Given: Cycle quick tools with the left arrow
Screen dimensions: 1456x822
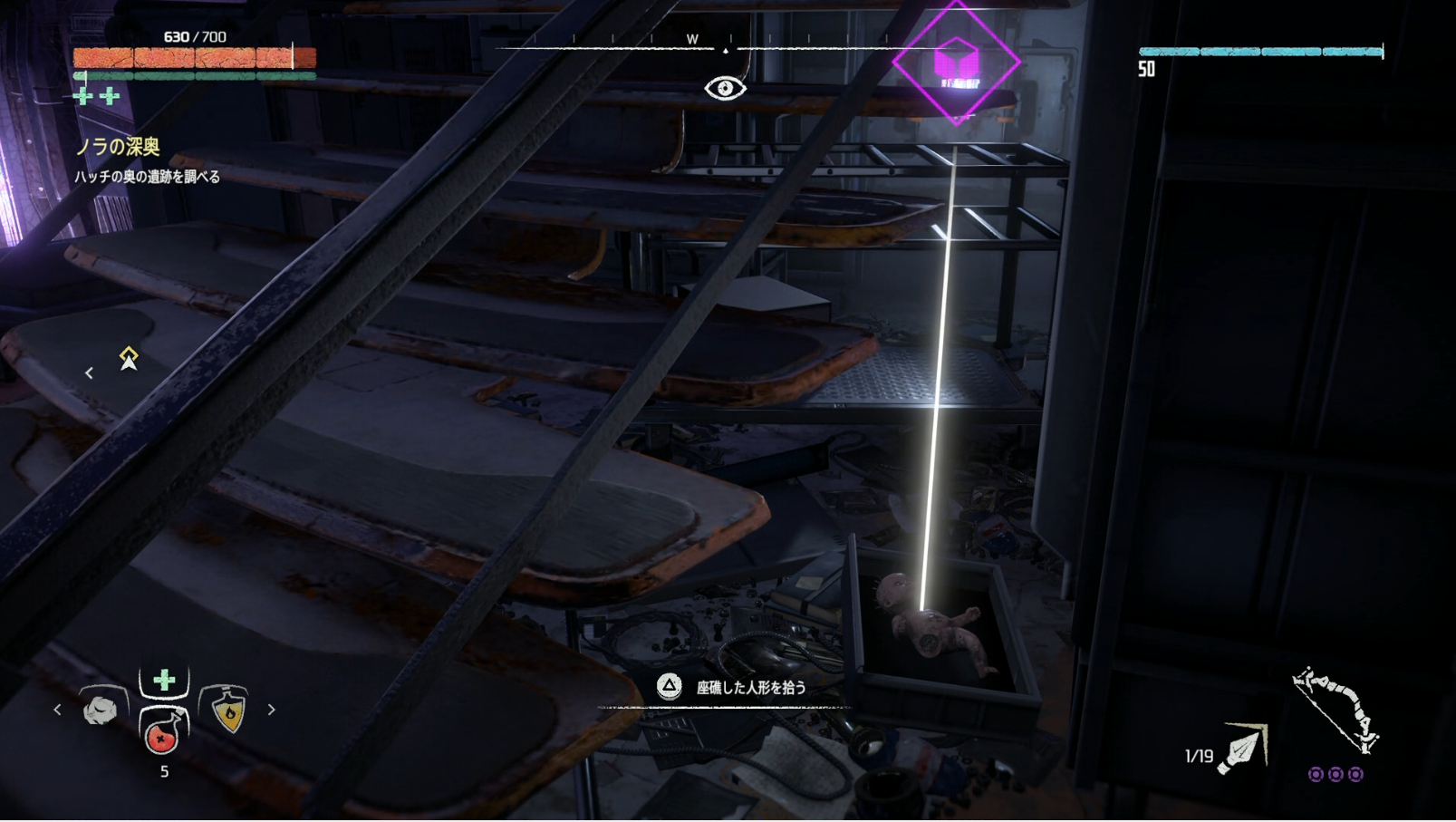Looking at the screenshot, I should (x=58, y=710).
